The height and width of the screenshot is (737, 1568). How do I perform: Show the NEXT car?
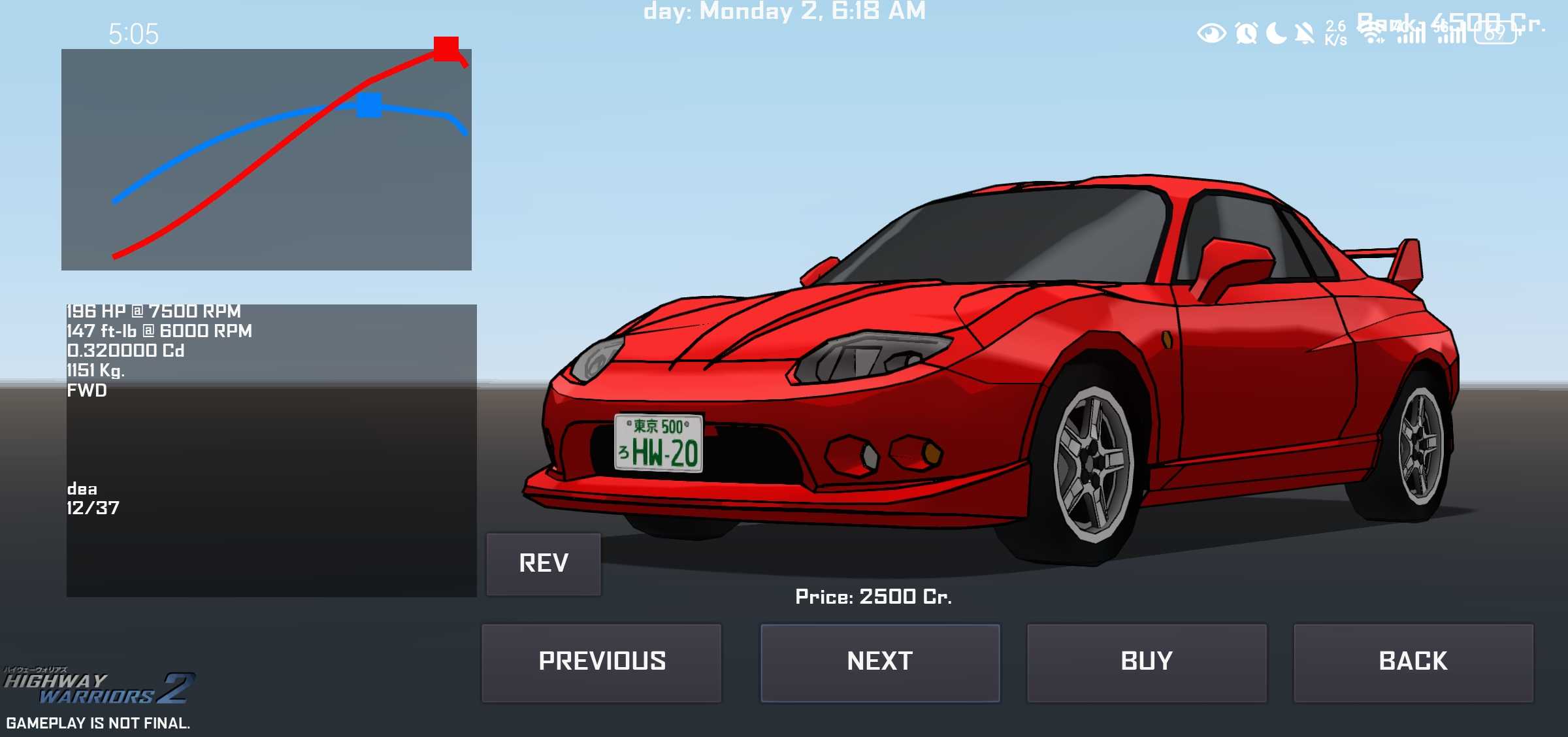(880, 663)
